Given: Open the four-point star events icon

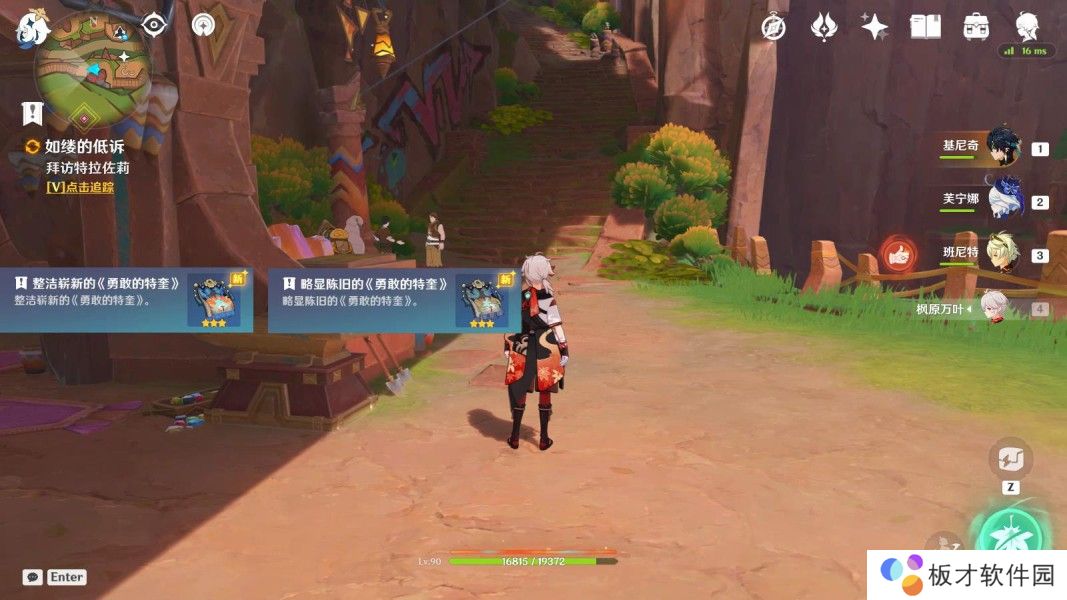Looking at the screenshot, I should pyautogui.click(x=875, y=27).
